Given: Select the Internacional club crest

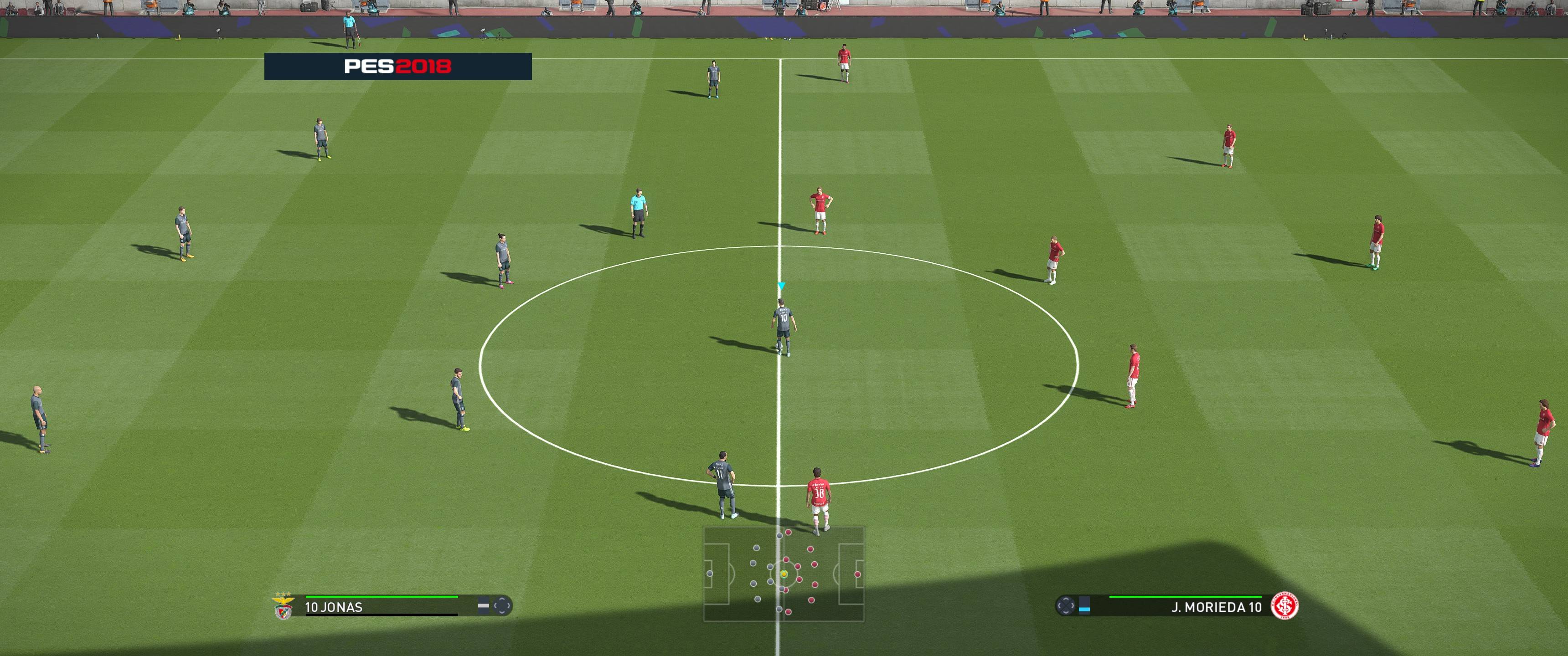Looking at the screenshot, I should pyautogui.click(x=1284, y=606).
